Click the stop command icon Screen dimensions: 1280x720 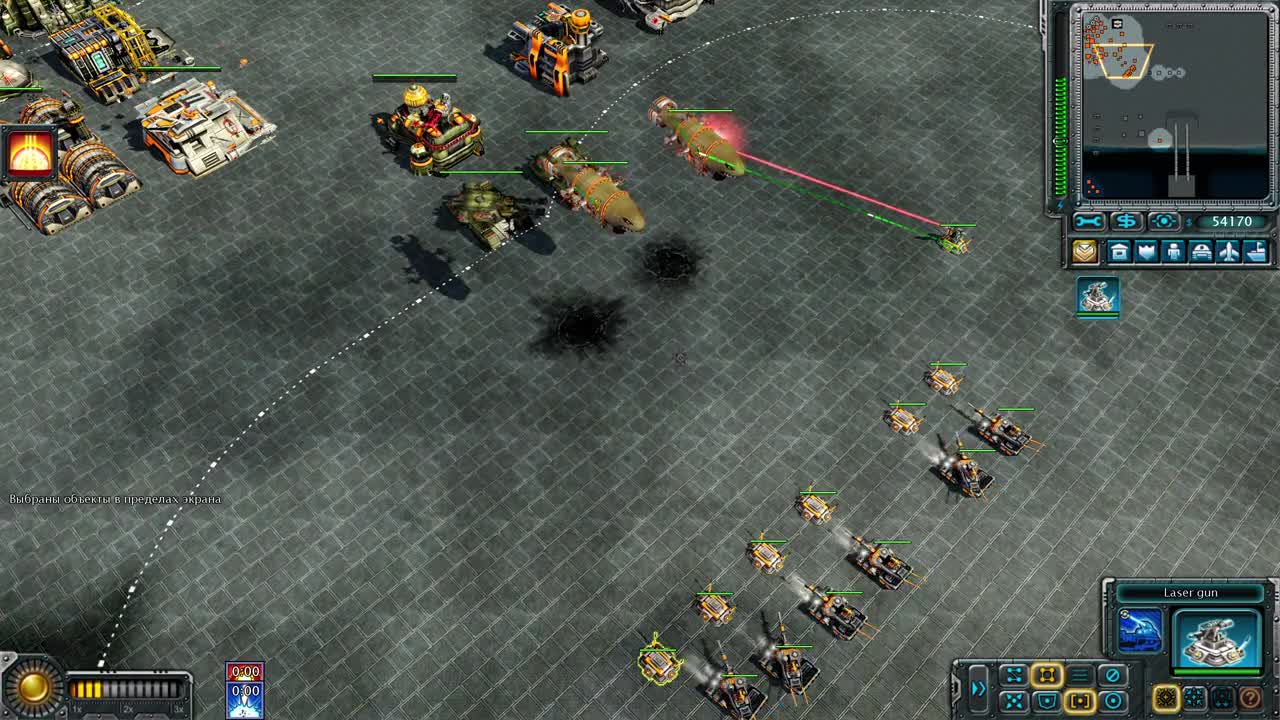[x=1114, y=674]
